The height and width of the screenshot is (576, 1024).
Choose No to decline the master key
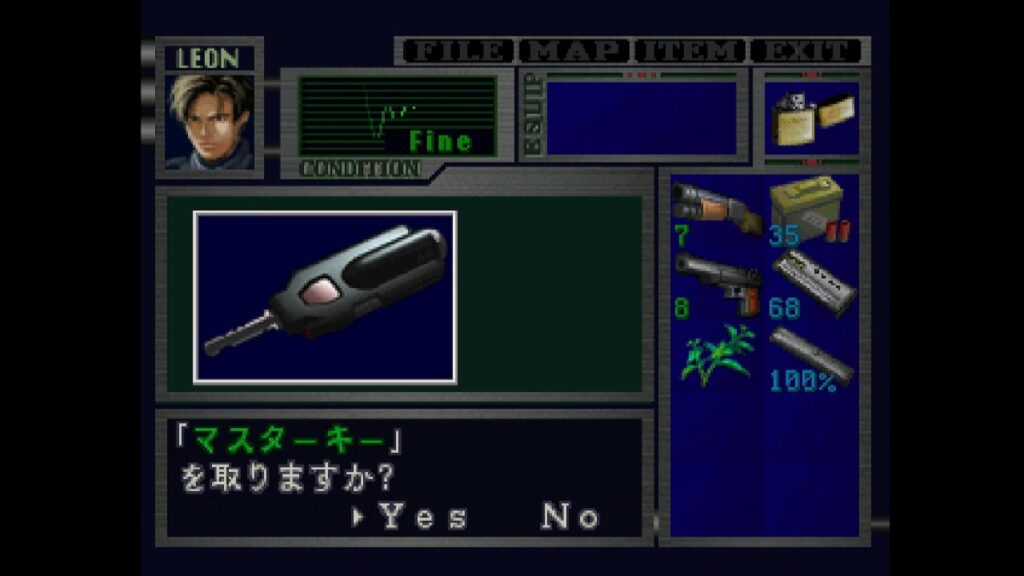(571, 517)
